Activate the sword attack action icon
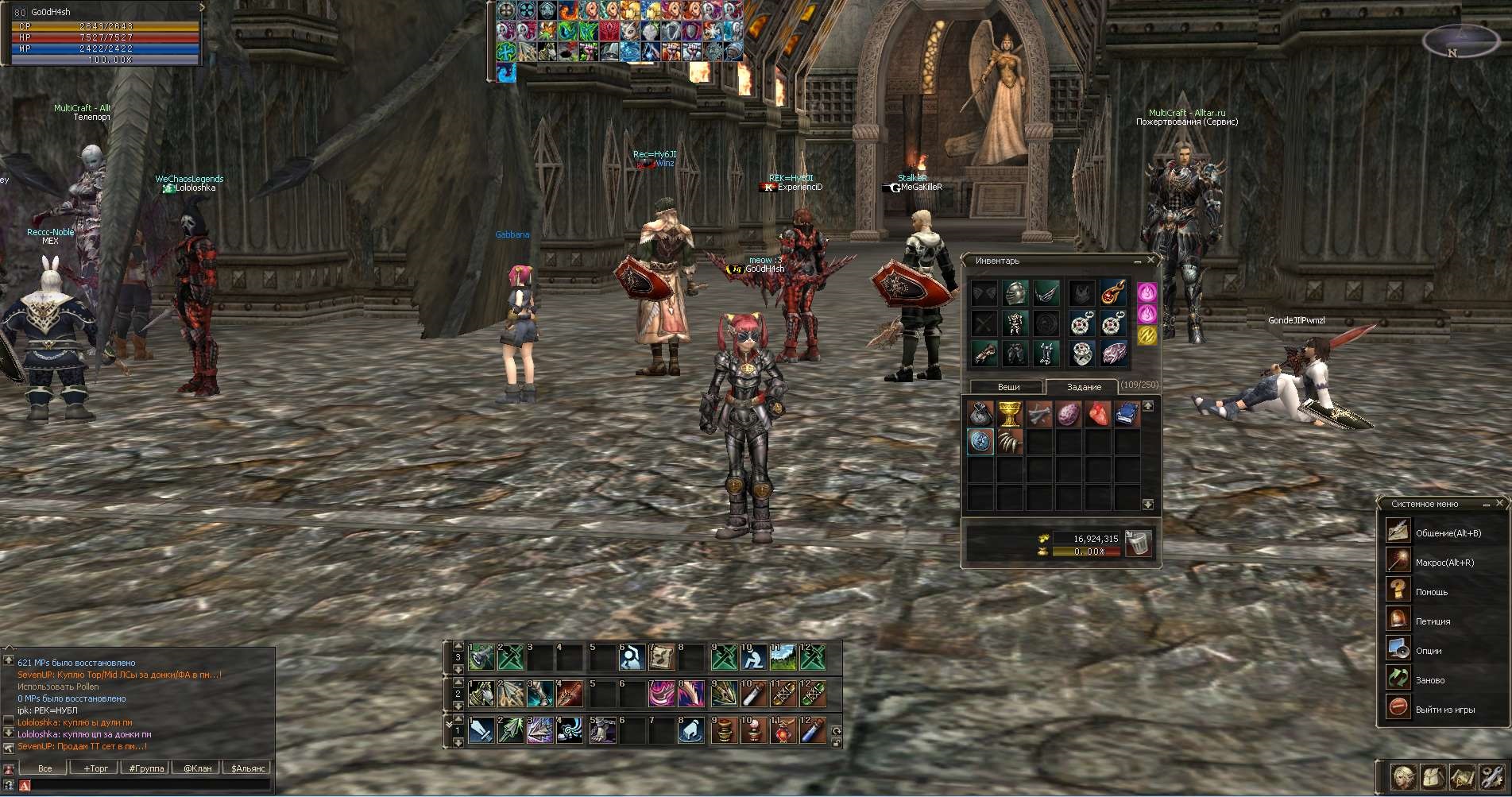Viewport: 1512px width, 797px height. 481,730
